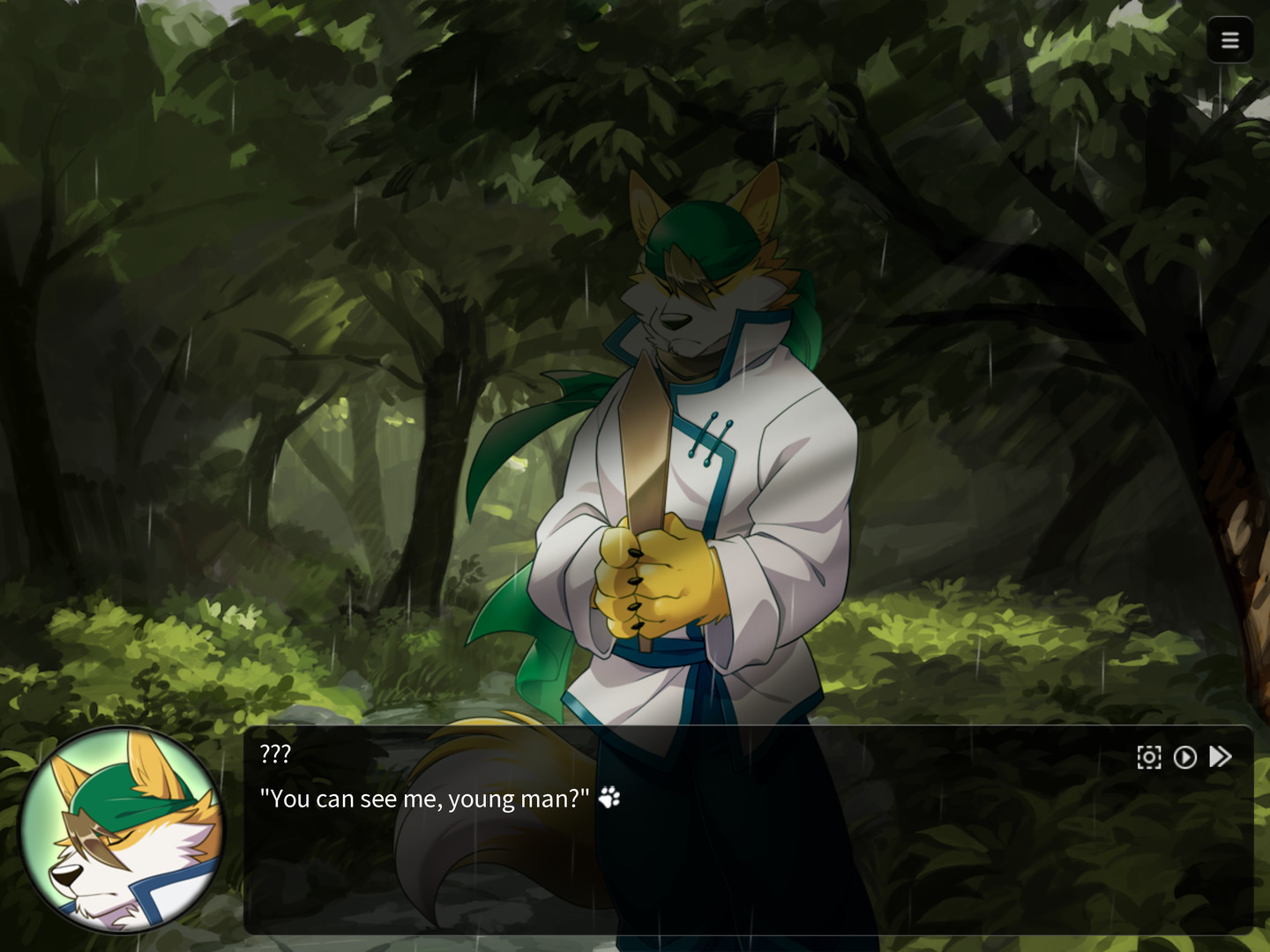Image resolution: width=1270 pixels, height=952 pixels.
Task: Click the bandana-wearing character sprite holding the sword
Action: (697, 441)
